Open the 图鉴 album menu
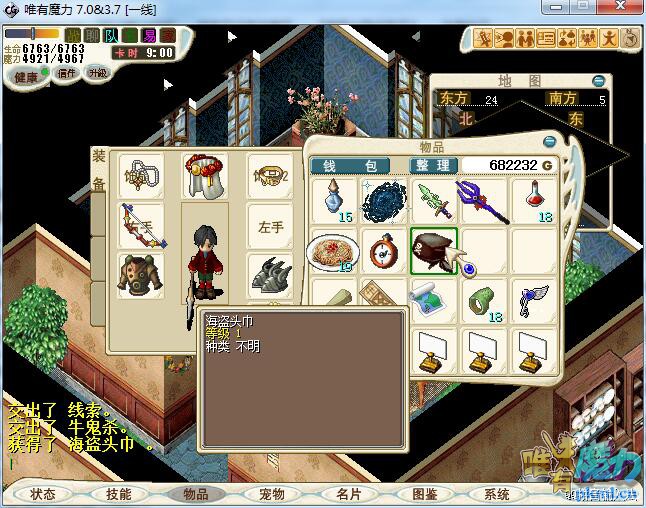 [x=425, y=494]
